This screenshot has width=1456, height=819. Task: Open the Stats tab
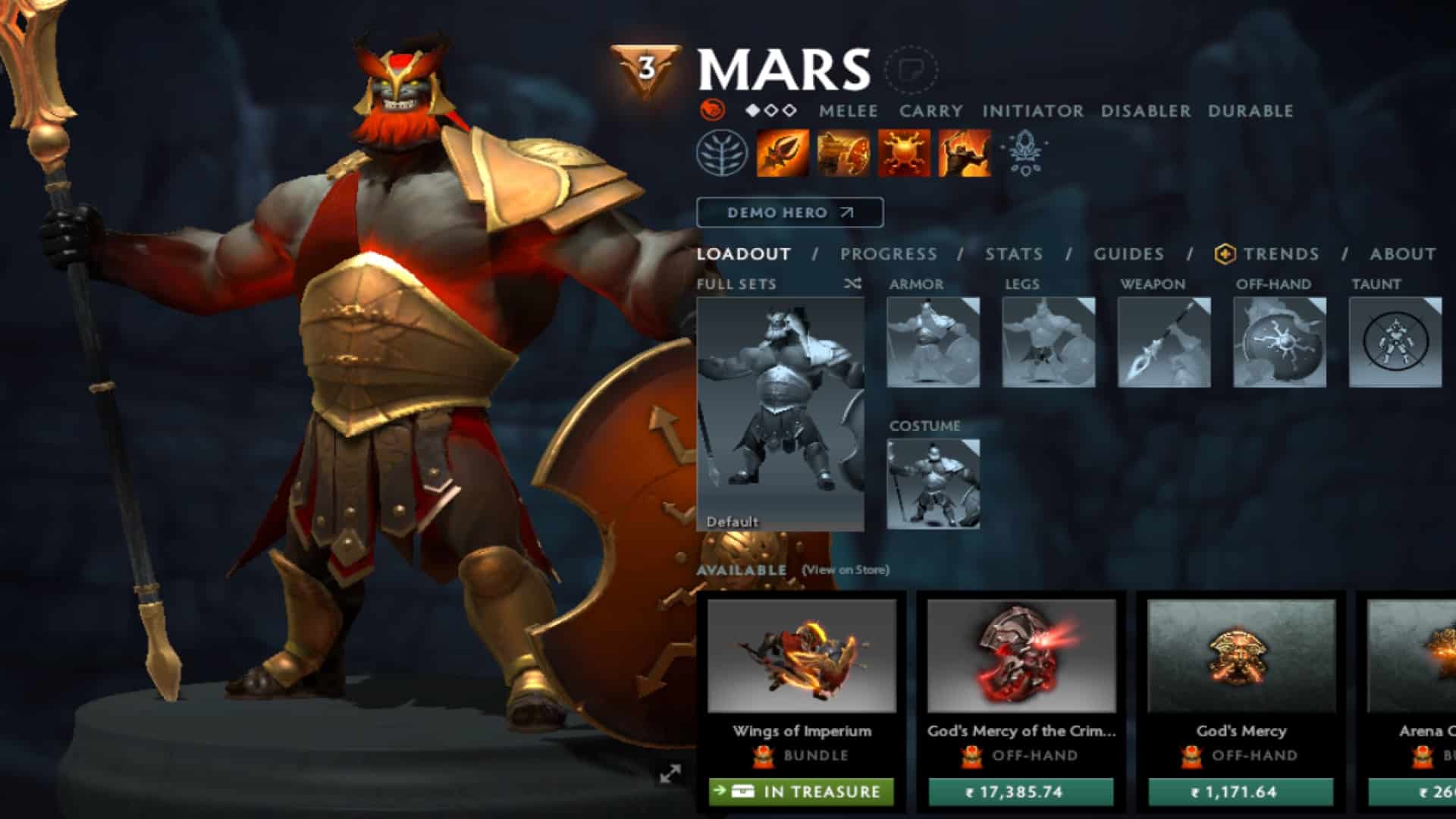pyautogui.click(x=1016, y=255)
